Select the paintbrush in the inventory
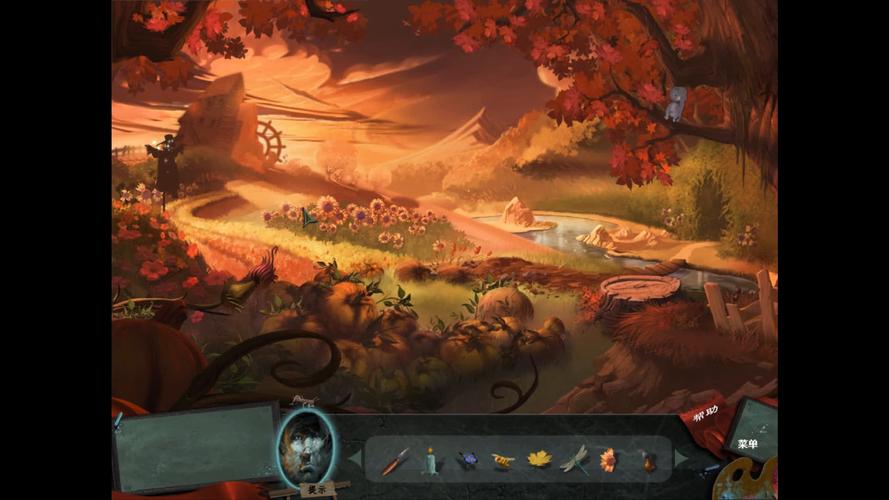This screenshot has height=500, width=889. [396, 460]
